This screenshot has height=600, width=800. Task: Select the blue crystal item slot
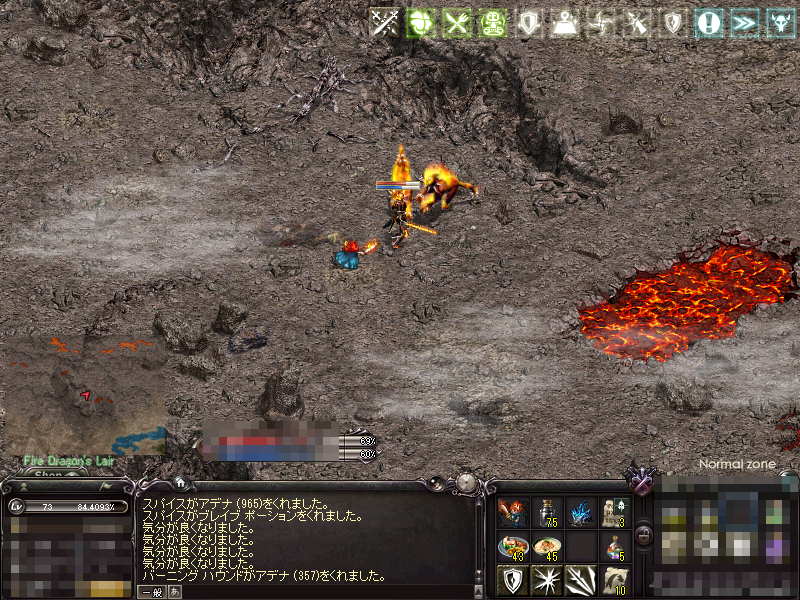(x=581, y=513)
